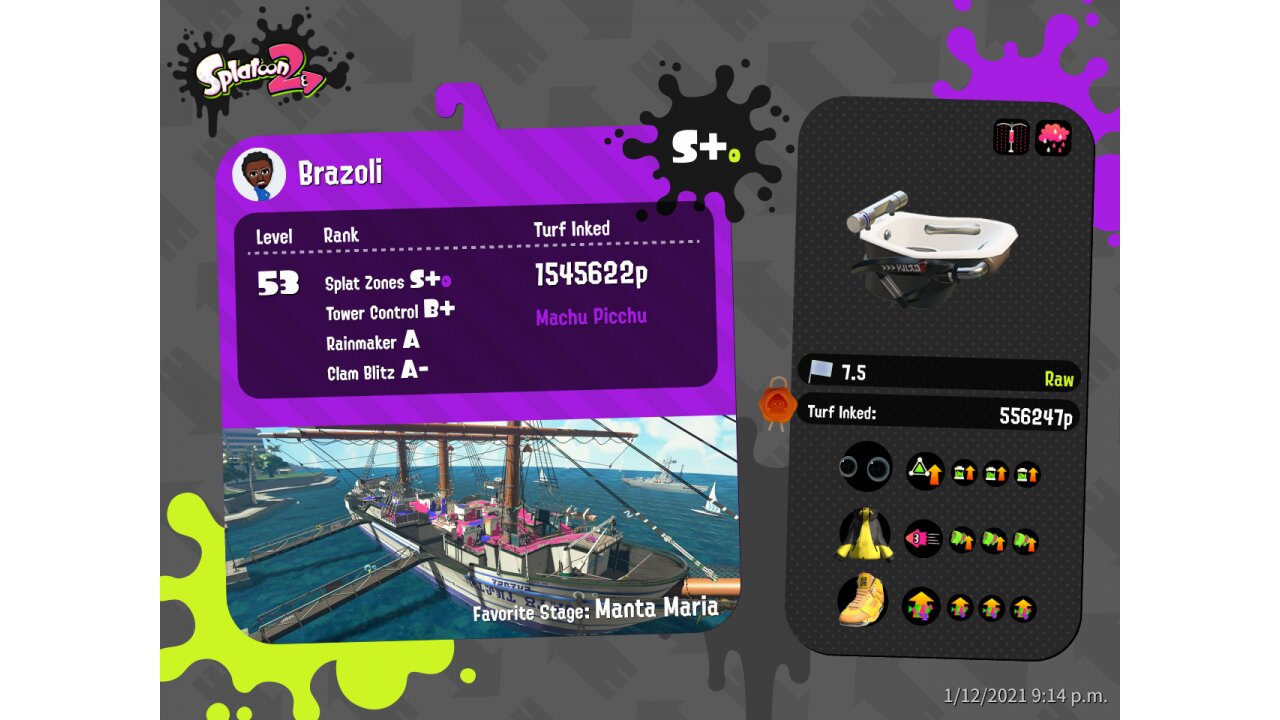Select the round goggles headgear icon
The width and height of the screenshot is (1280, 720).
coord(866,467)
